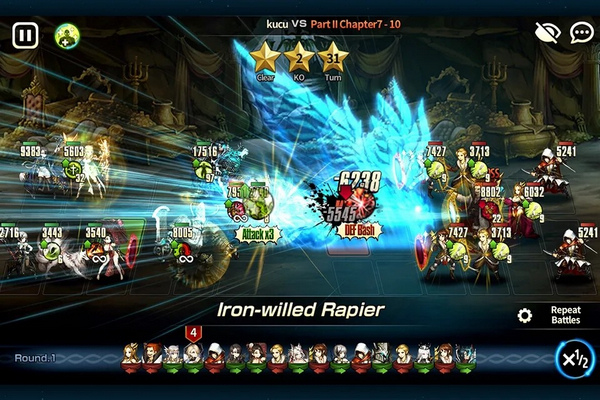Toggle the crossed-out eye visibility icon

547,34
